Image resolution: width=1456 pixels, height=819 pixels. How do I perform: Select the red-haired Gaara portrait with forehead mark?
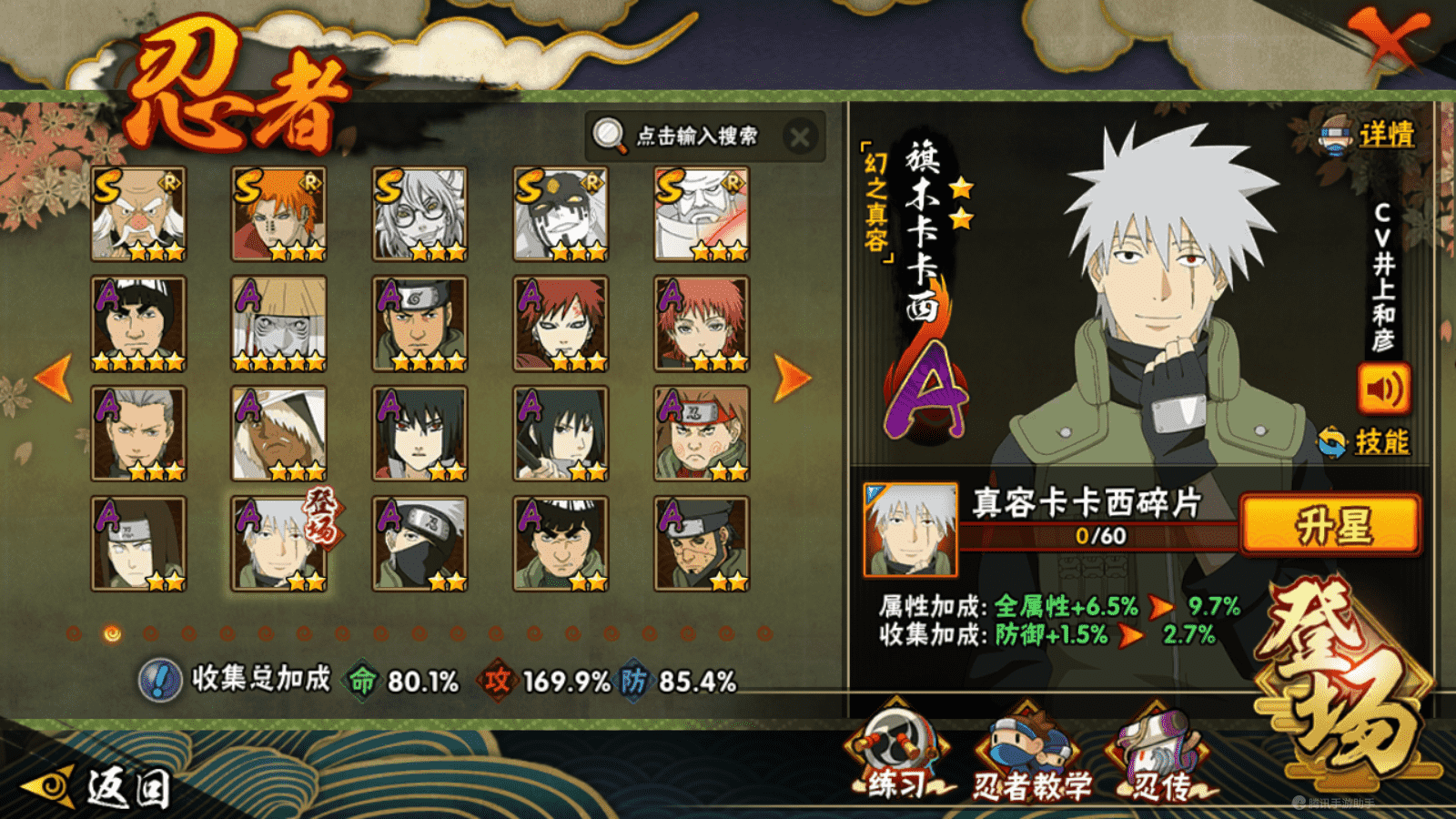pyautogui.click(x=561, y=325)
